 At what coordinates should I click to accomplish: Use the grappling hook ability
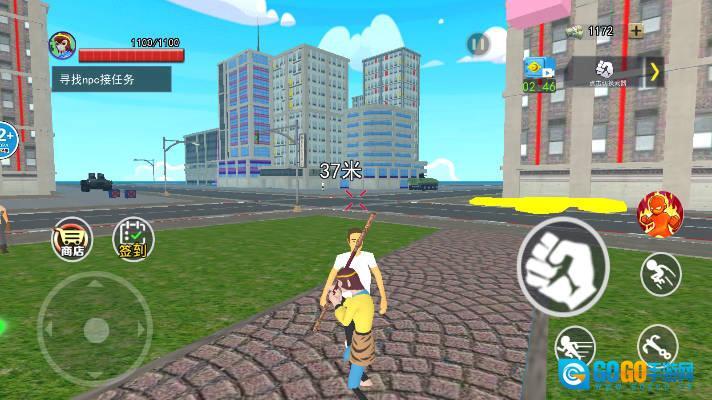pyautogui.click(x=658, y=346)
